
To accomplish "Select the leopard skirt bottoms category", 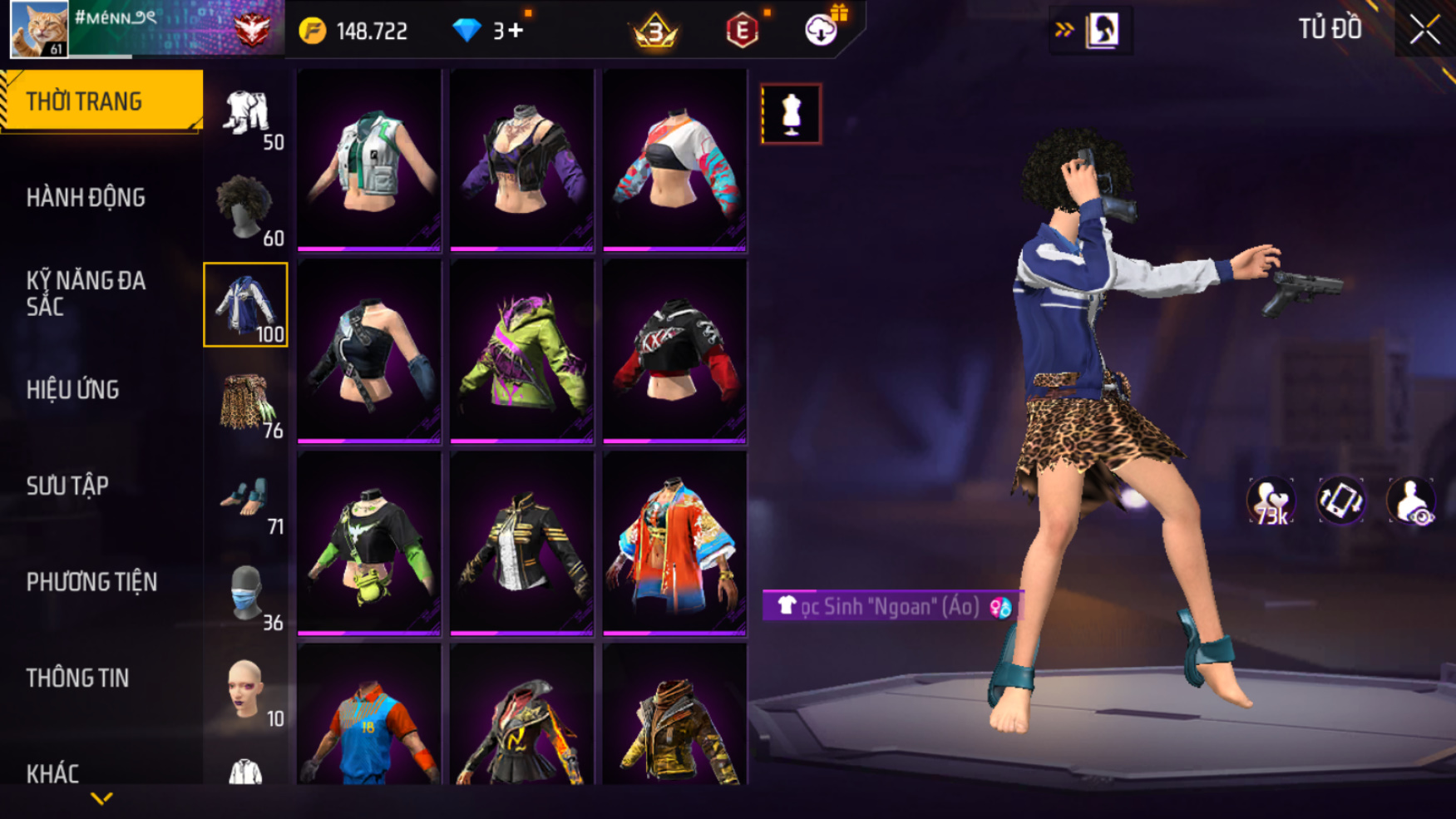I will pyautogui.click(x=245, y=401).
